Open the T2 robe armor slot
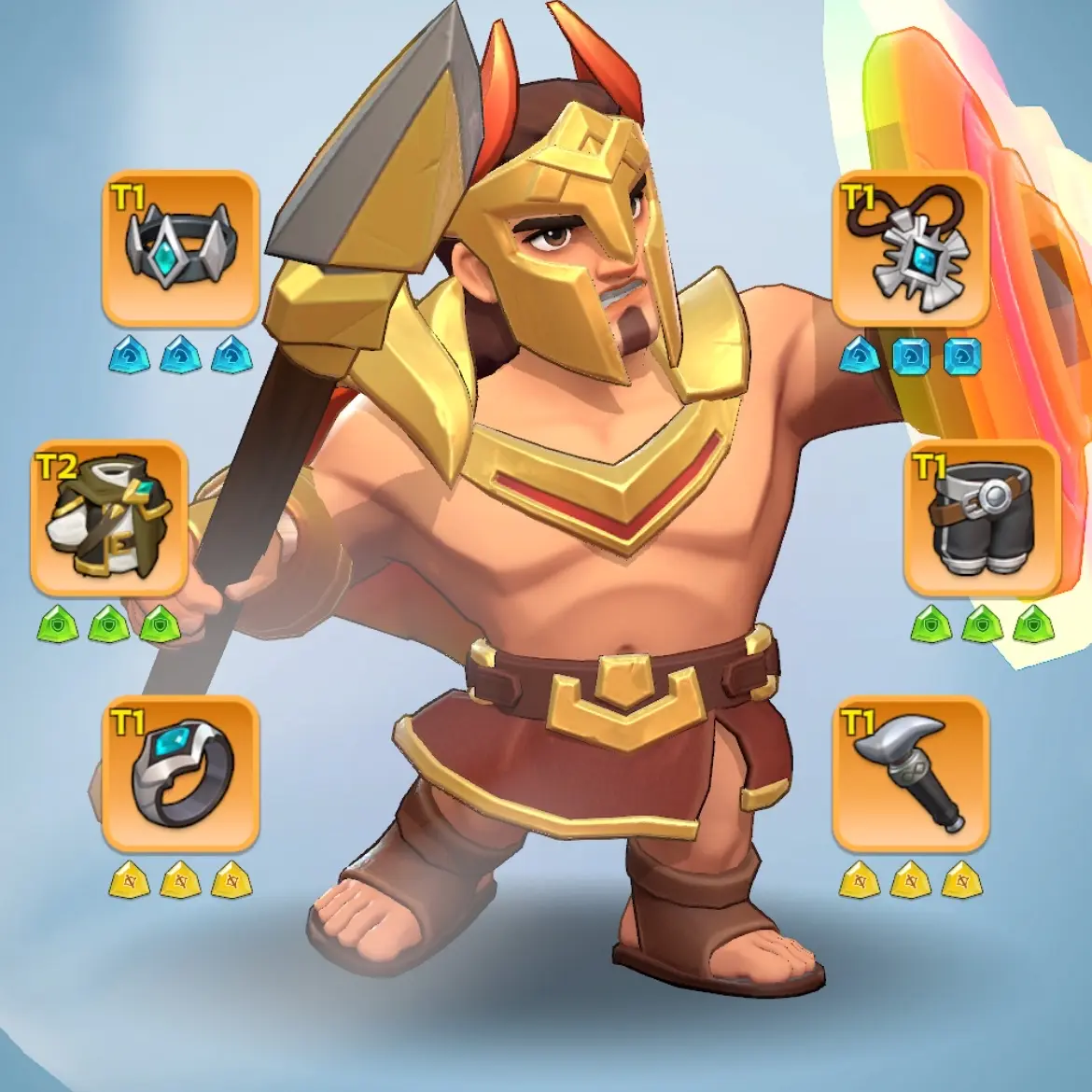This screenshot has width=1092, height=1092. 110,518
